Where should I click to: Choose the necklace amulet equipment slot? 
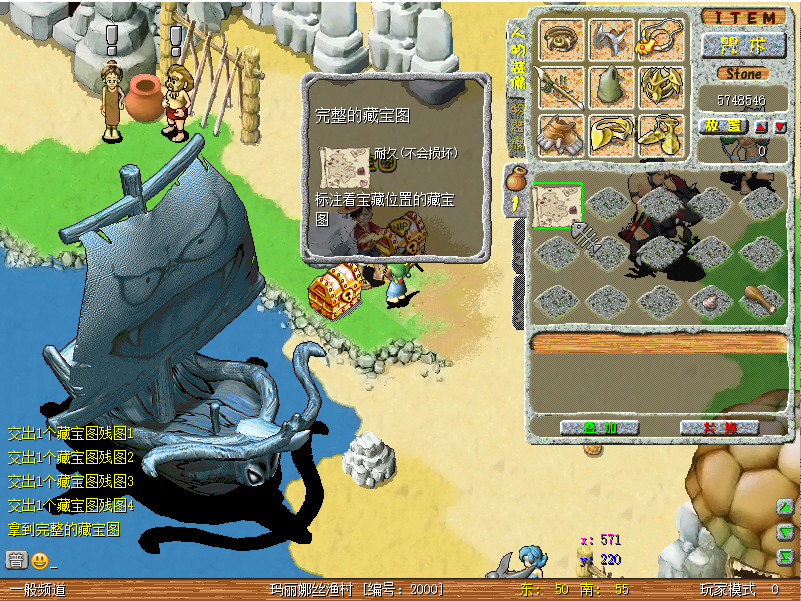[x=661, y=40]
